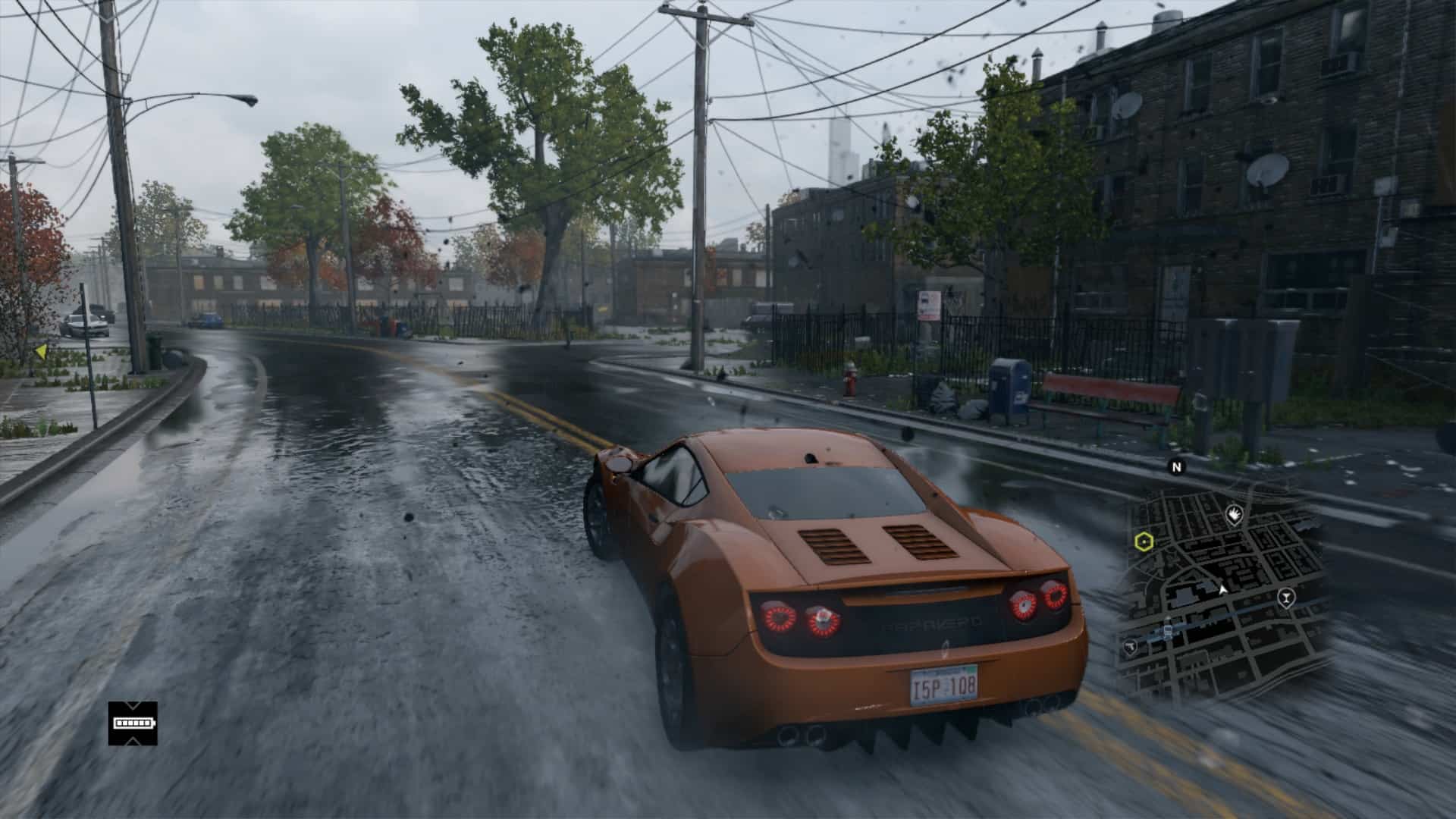Choose the pistol gun shop marker
The width and height of the screenshot is (1456, 819).
coord(1130,646)
